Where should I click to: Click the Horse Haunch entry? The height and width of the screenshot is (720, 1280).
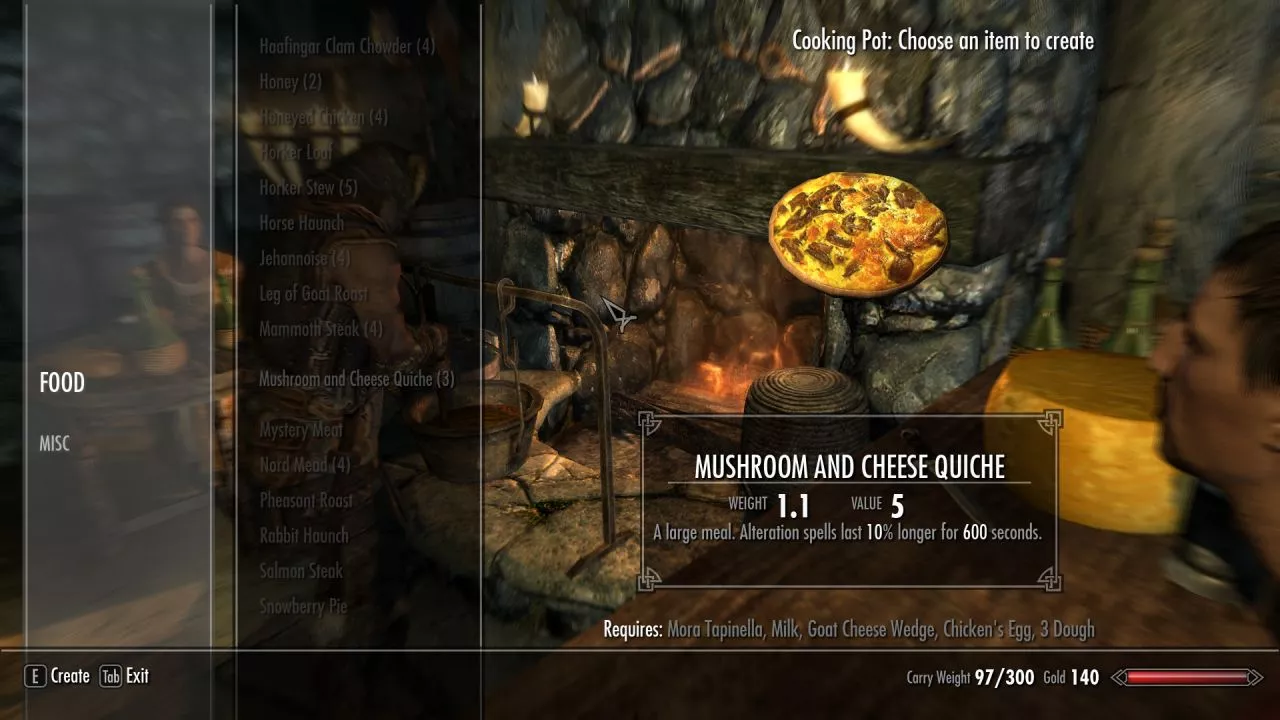pos(301,223)
